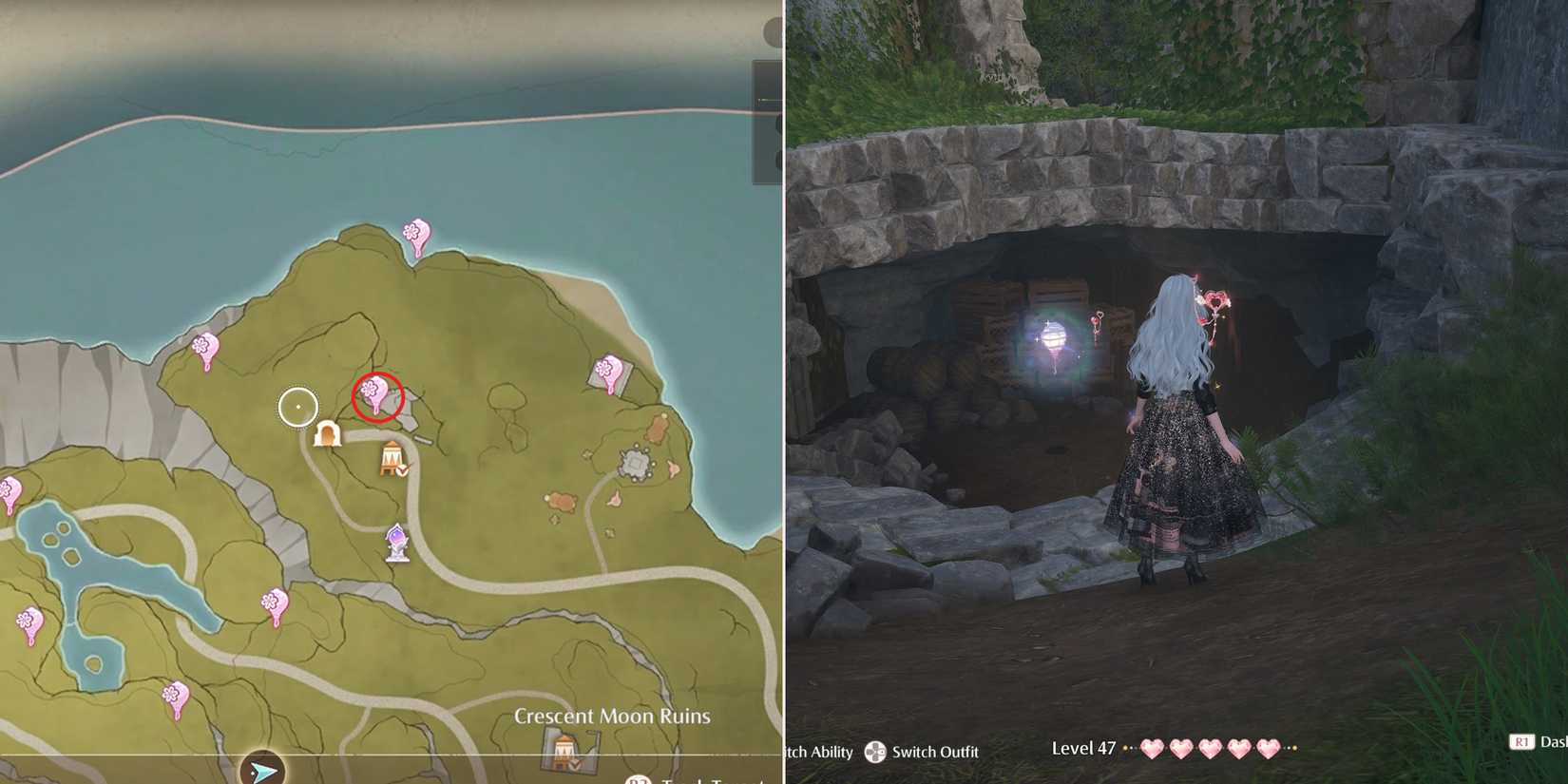Select the gray fortress ruins icon near the coast

[636, 461]
